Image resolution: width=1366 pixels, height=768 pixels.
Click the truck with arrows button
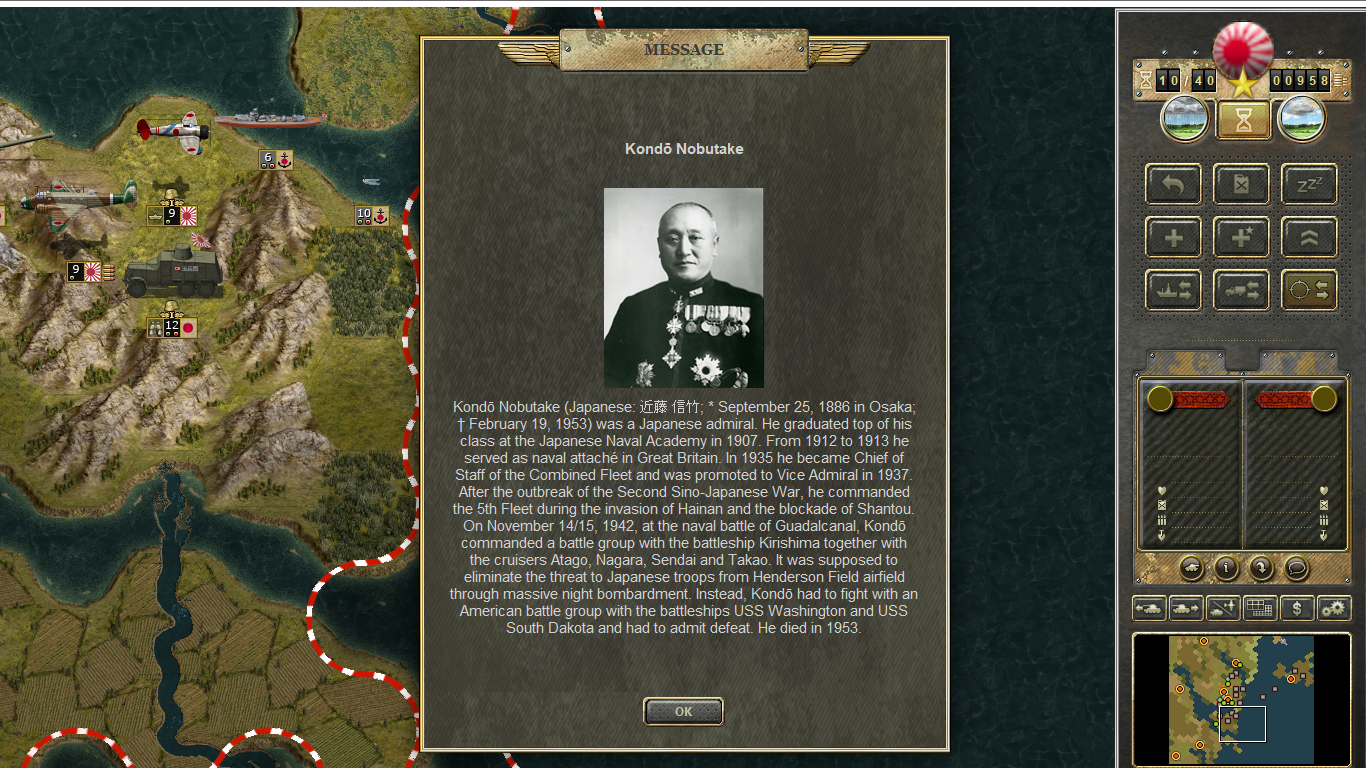(1241, 290)
